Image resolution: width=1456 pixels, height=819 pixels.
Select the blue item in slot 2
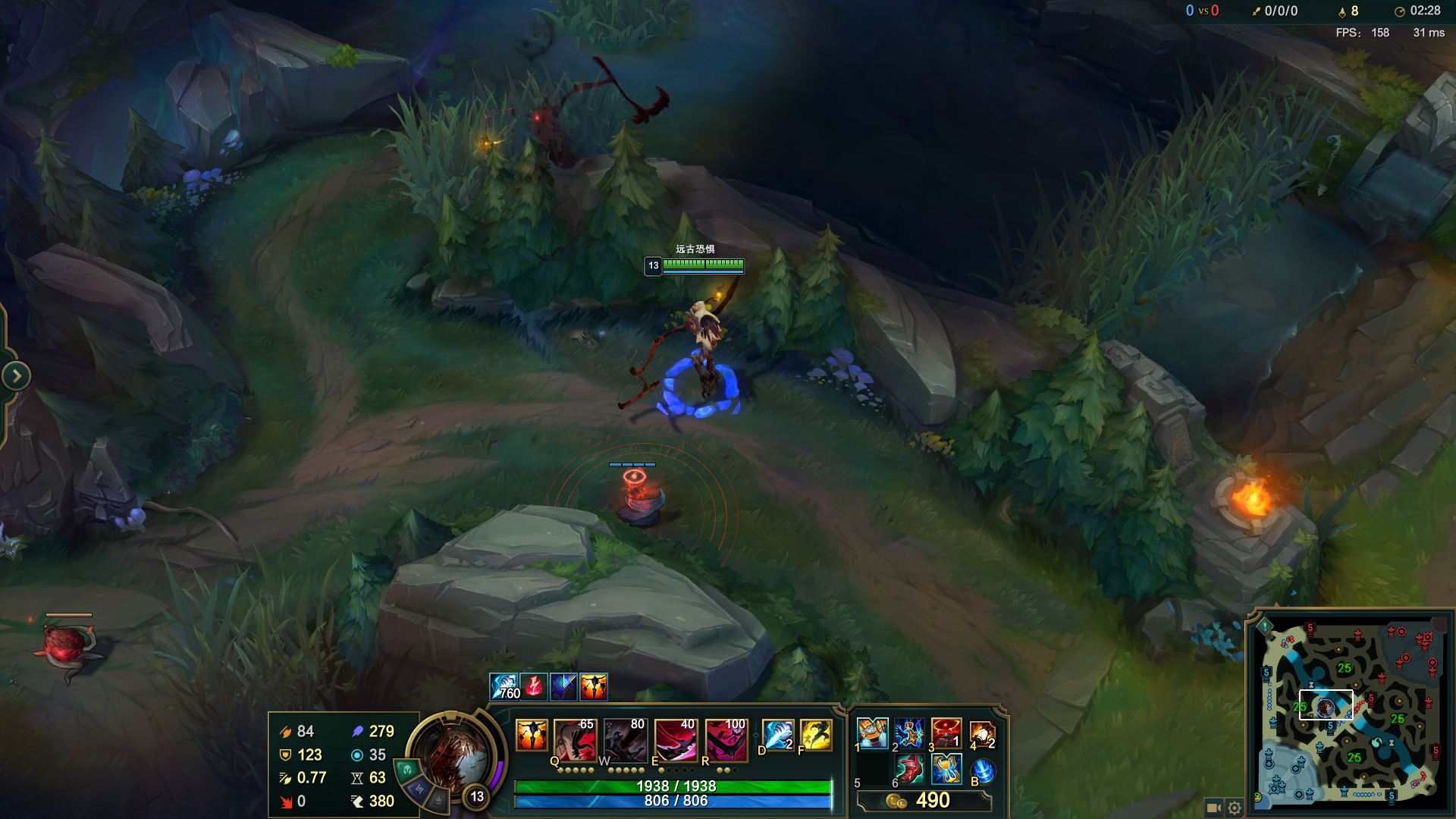908,733
